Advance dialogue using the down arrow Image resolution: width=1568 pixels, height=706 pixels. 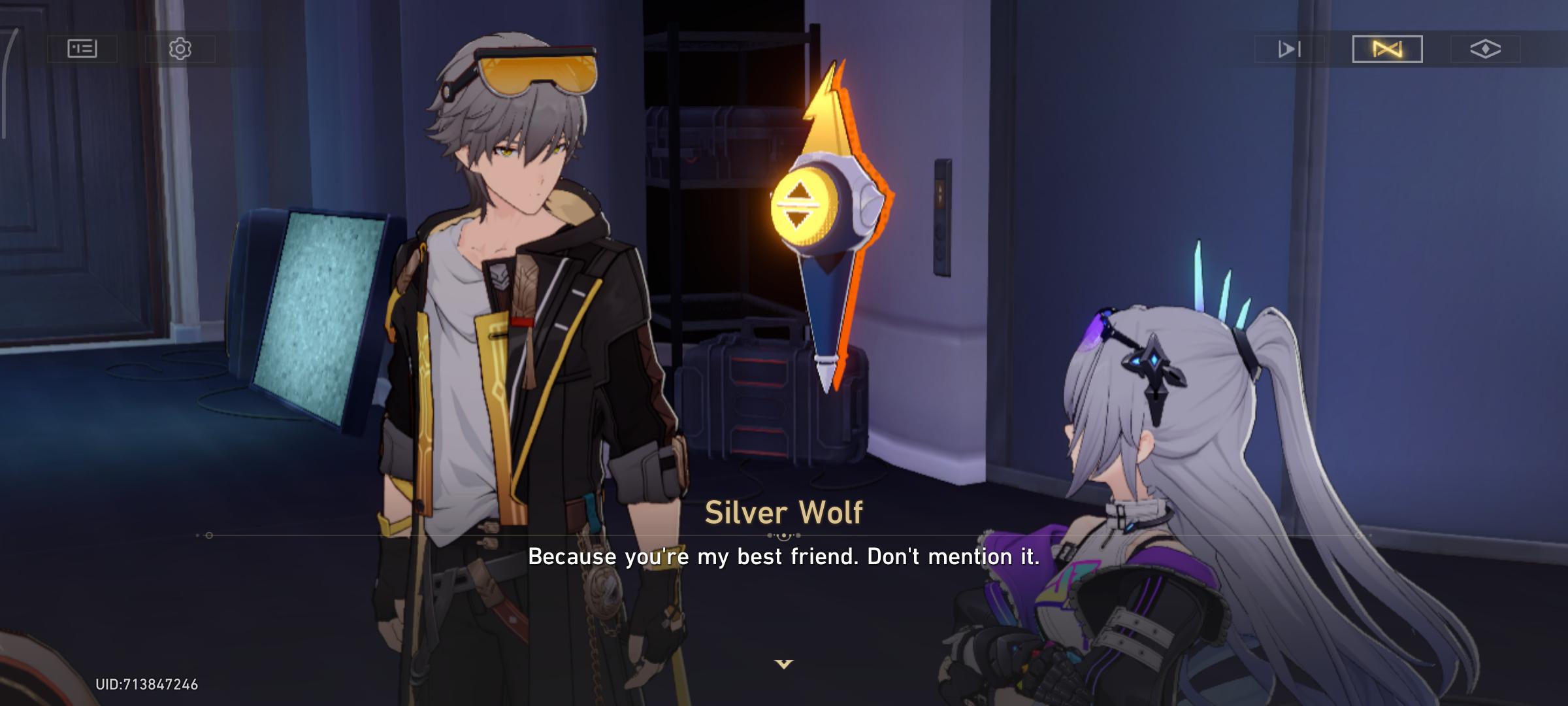coord(783,664)
